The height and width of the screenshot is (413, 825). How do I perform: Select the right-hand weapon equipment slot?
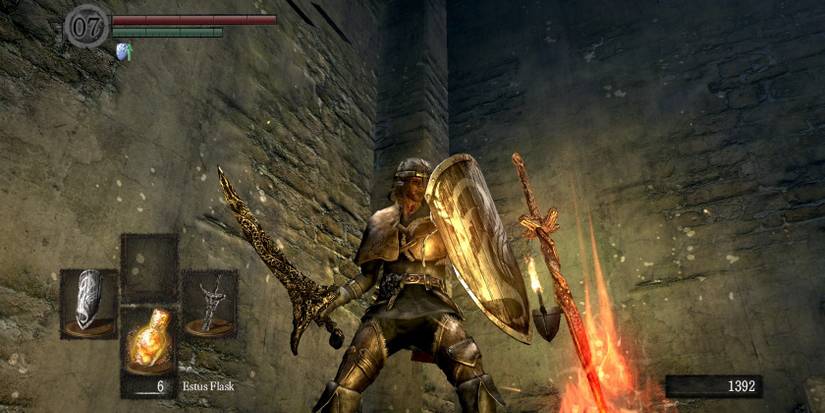pos(209,302)
